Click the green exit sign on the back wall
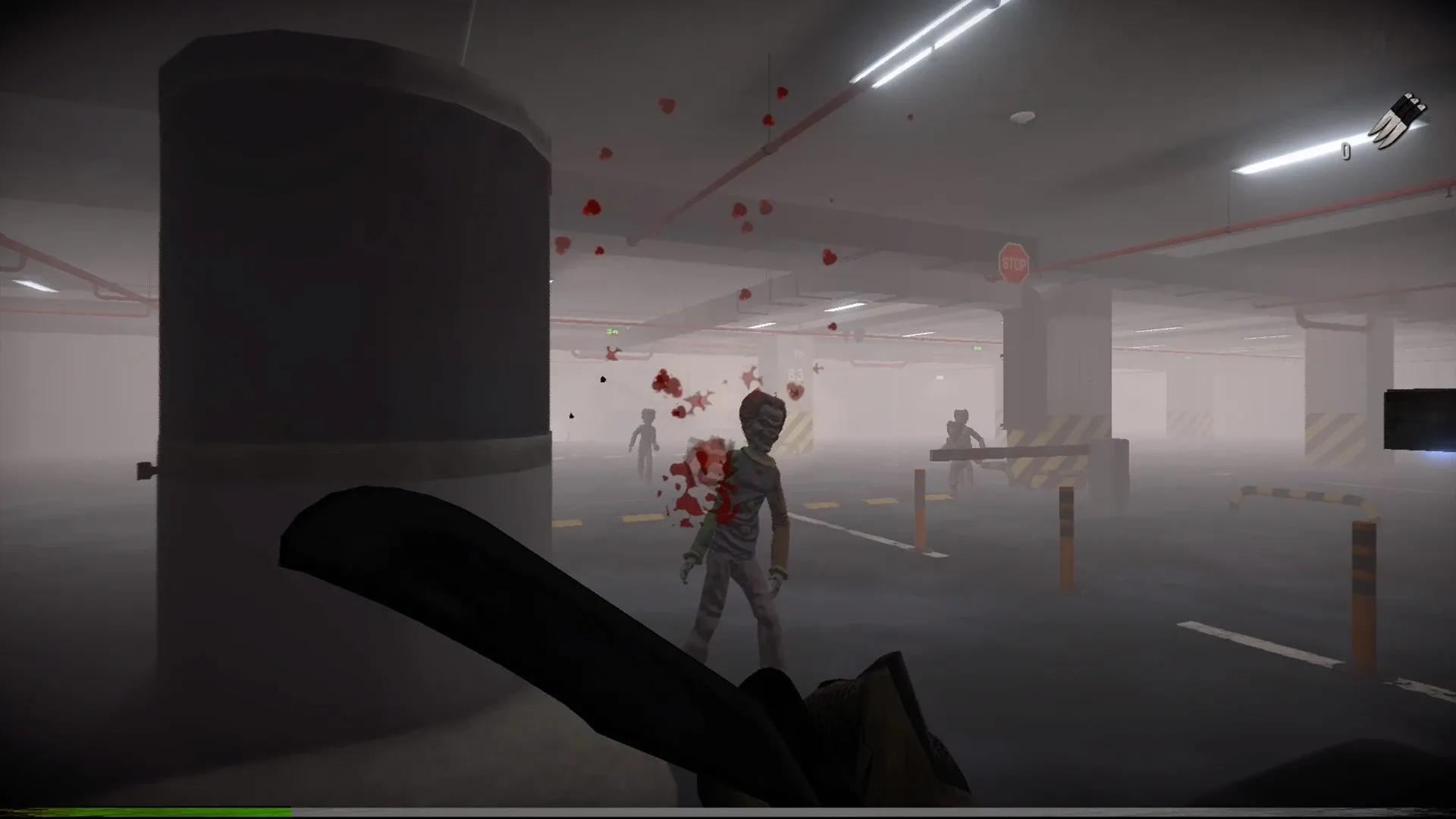 click(x=613, y=331)
